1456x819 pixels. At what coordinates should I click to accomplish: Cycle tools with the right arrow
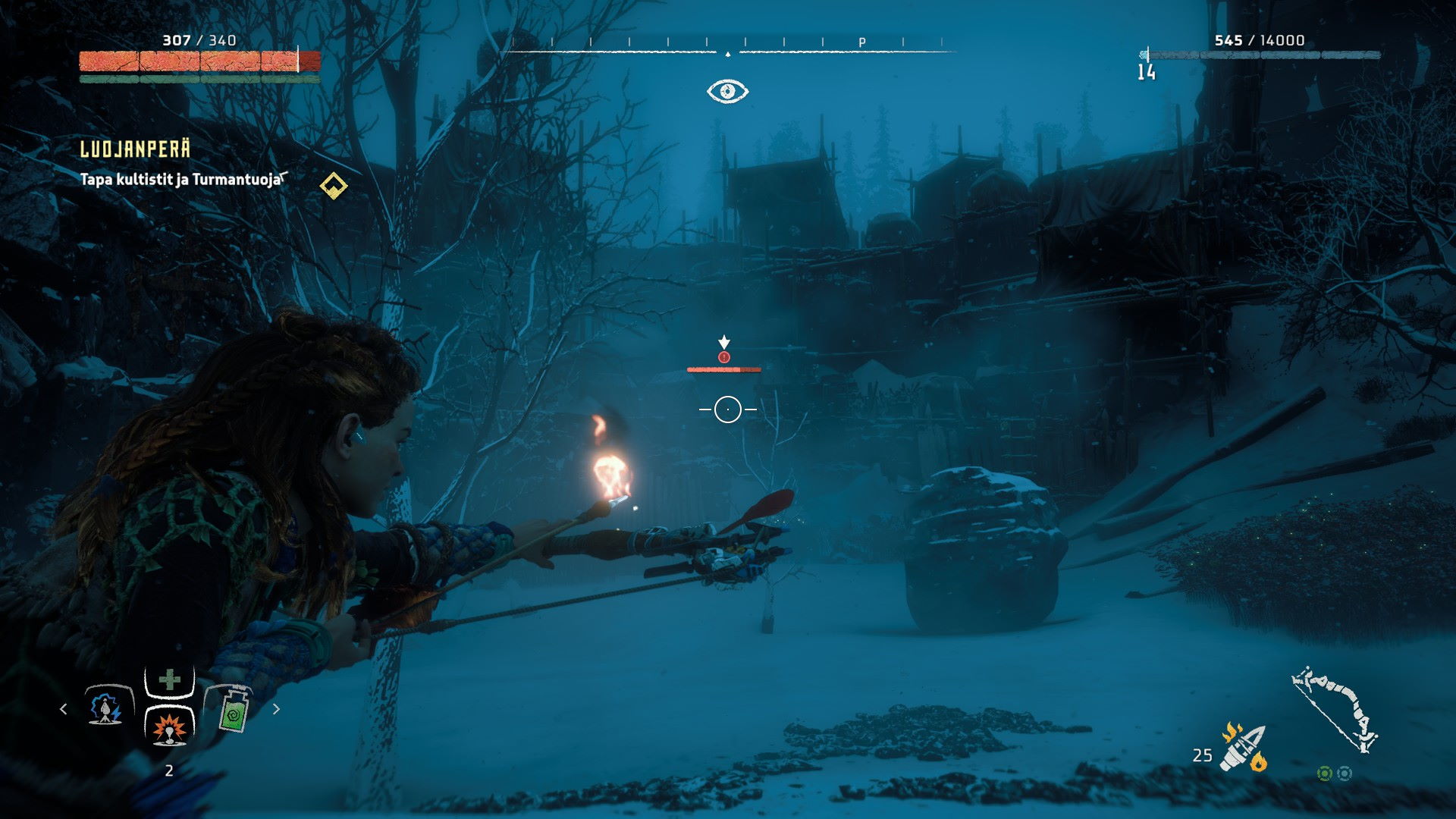276,709
